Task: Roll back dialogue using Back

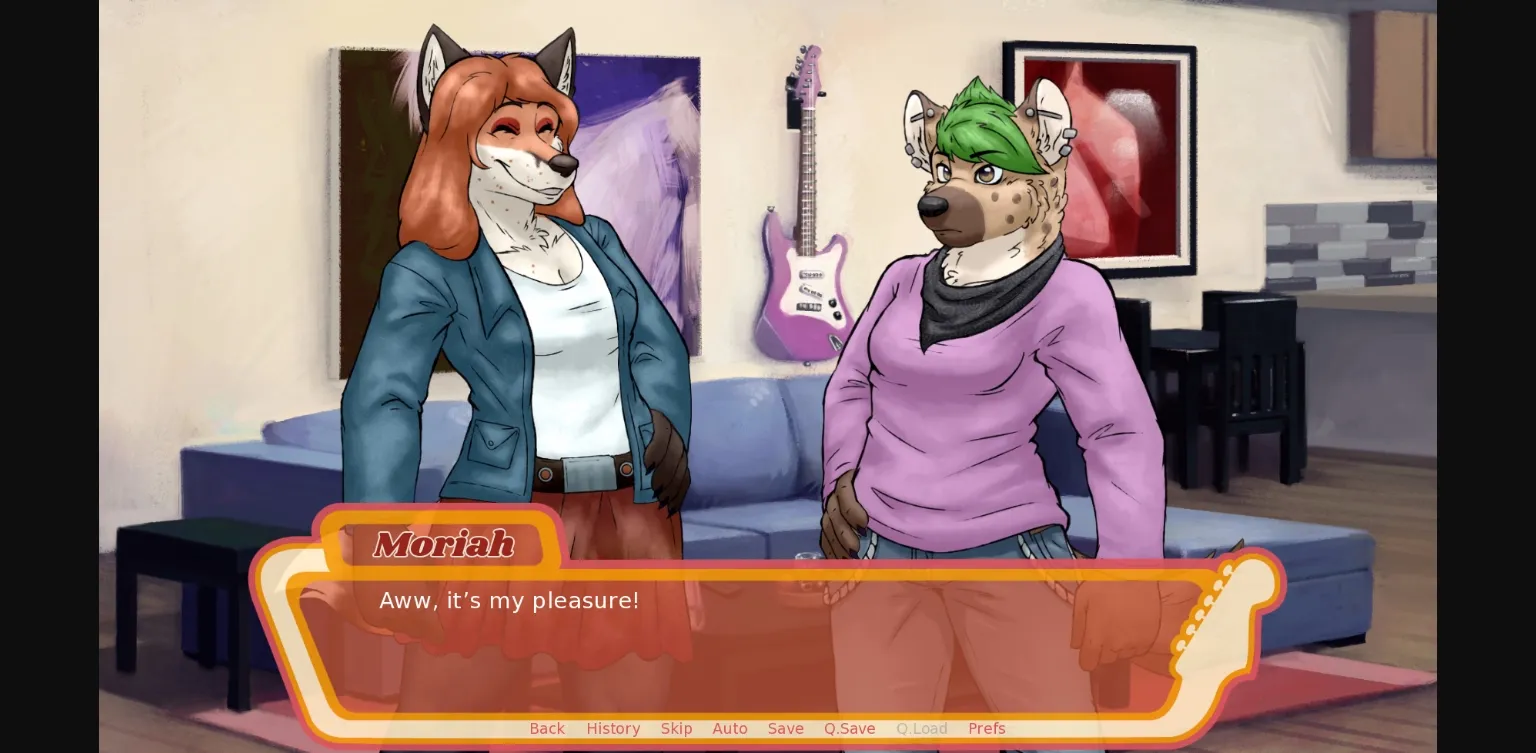Action: pyautogui.click(x=547, y=729)
